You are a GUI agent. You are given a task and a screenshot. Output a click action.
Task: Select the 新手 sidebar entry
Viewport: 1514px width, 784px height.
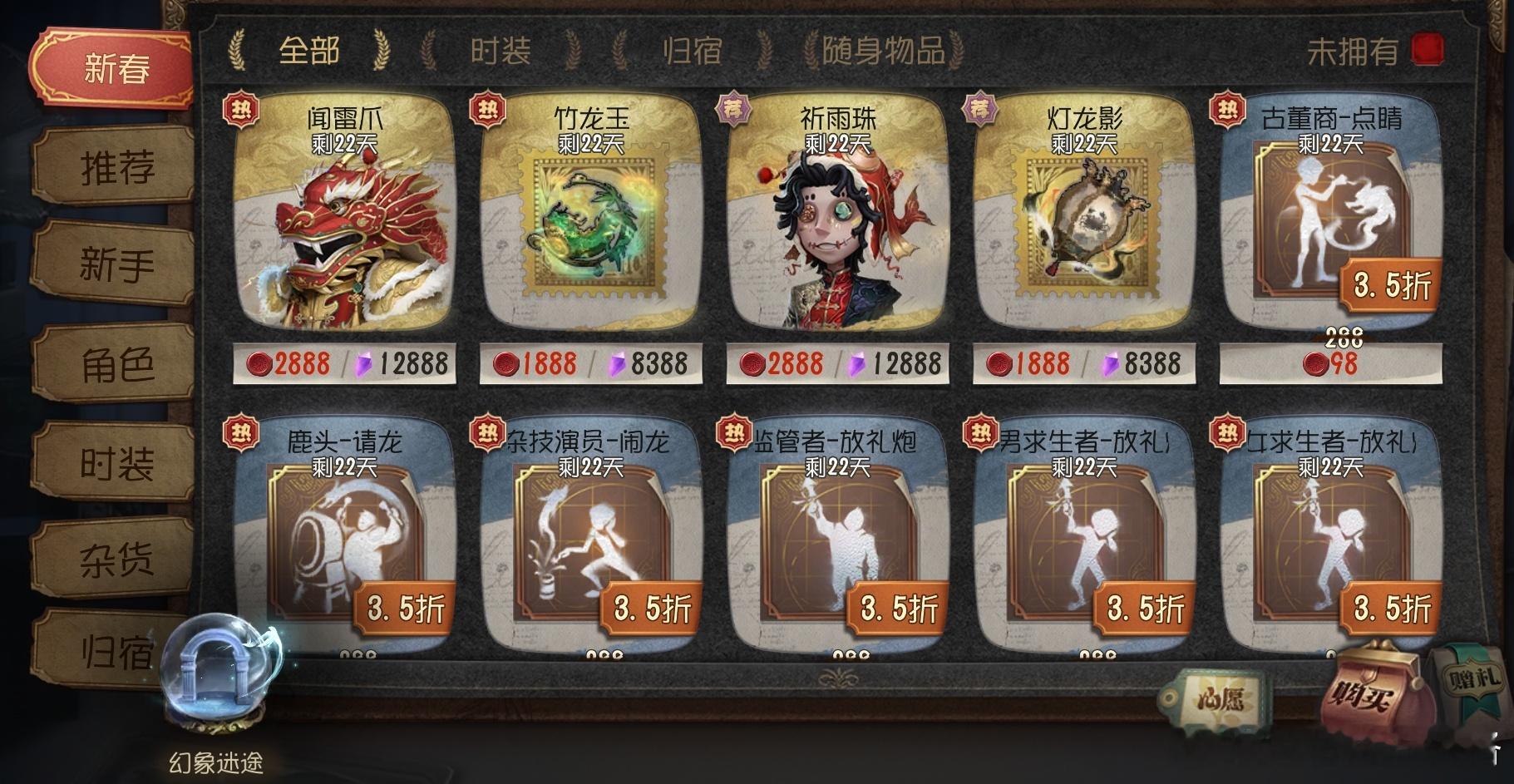117,264
